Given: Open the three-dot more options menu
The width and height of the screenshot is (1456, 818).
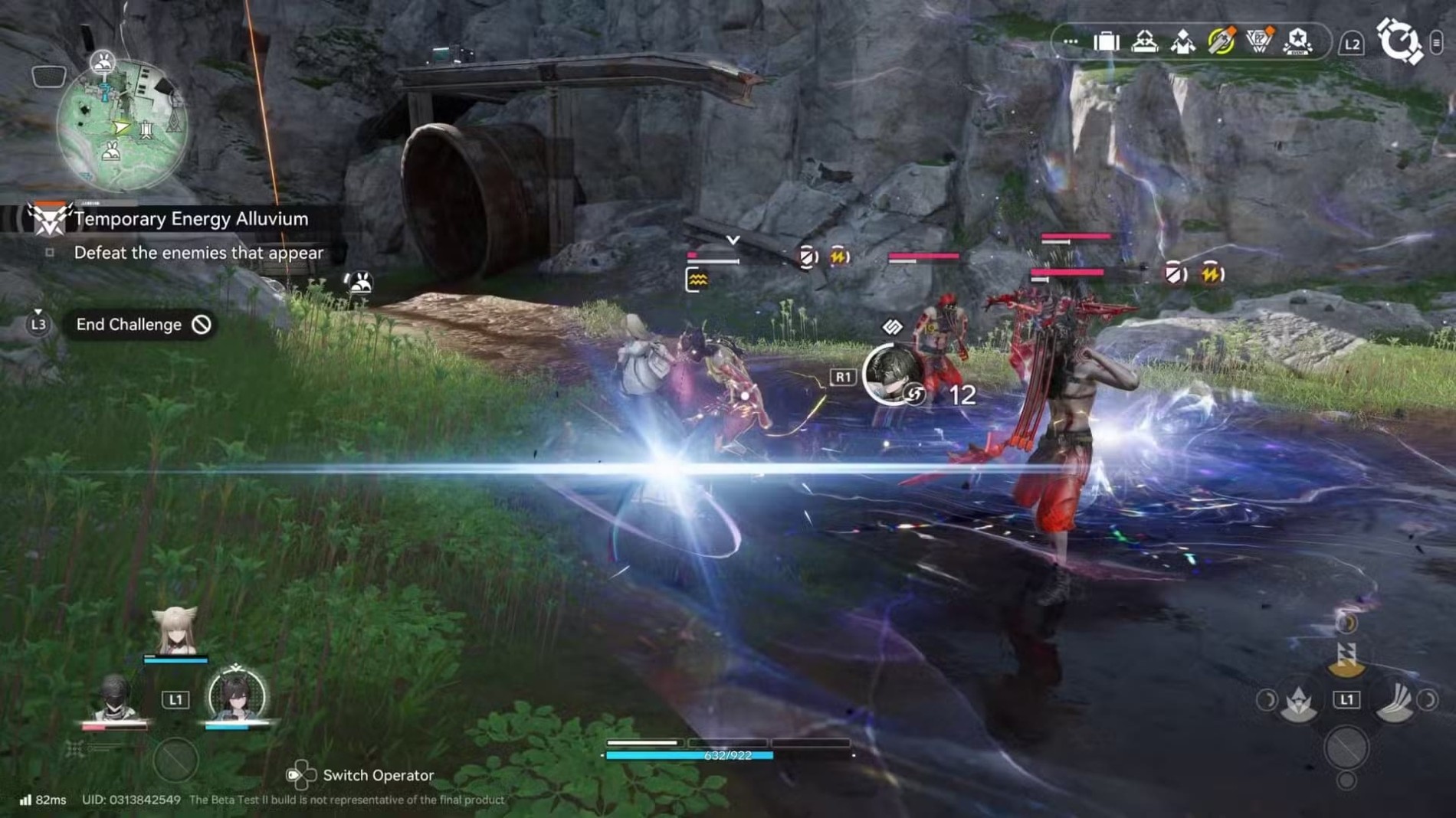Looking at the screenshot, I should 1071,42.
